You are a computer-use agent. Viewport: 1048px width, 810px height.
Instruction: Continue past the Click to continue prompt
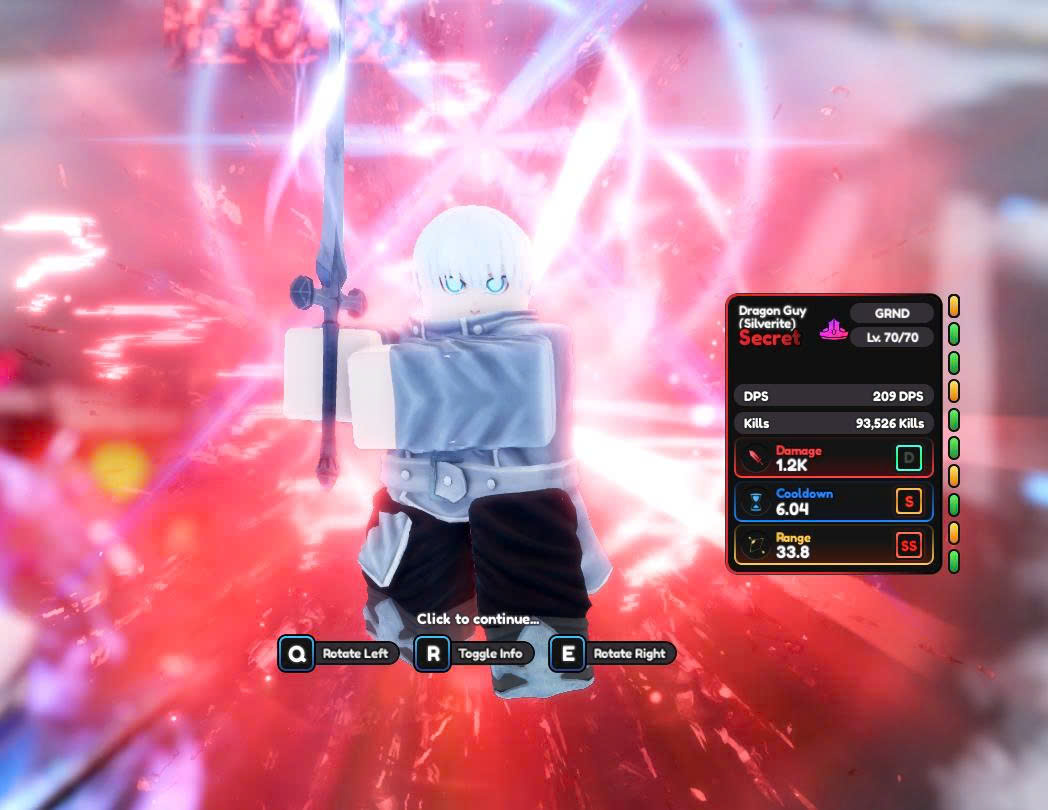click(477, 619)
